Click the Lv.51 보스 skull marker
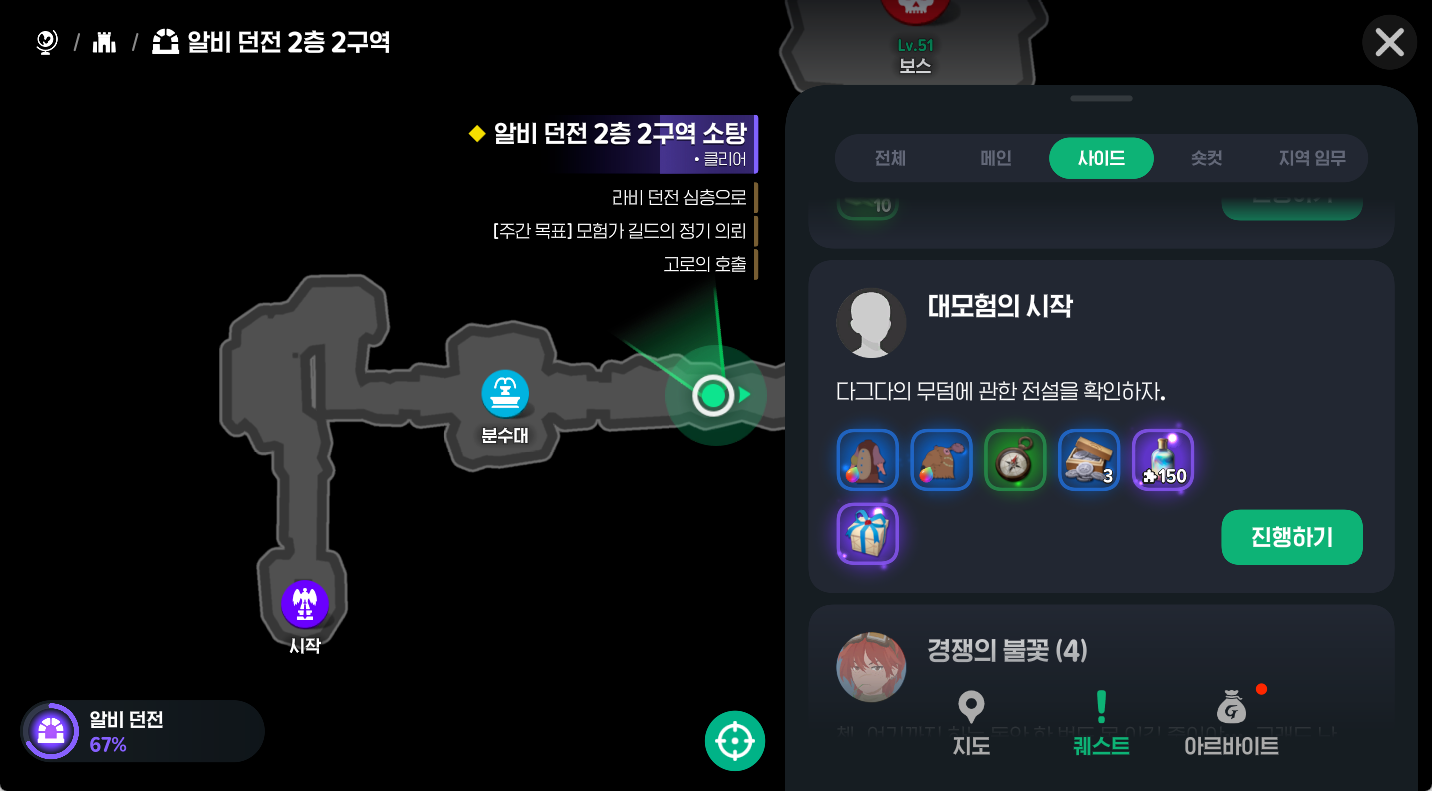This screenshot has width=1432, height=791. coord(916,16)
